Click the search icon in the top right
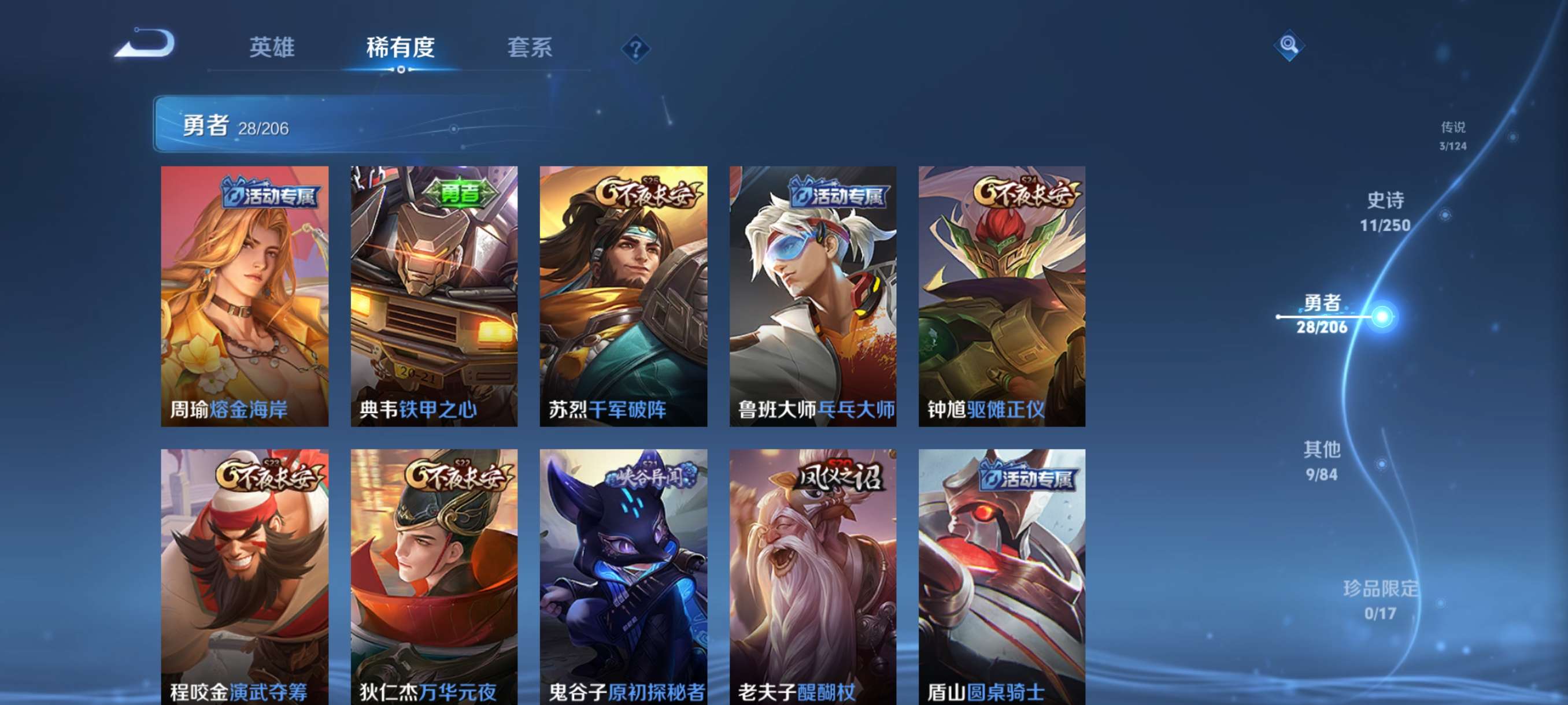 (1290, 44)
